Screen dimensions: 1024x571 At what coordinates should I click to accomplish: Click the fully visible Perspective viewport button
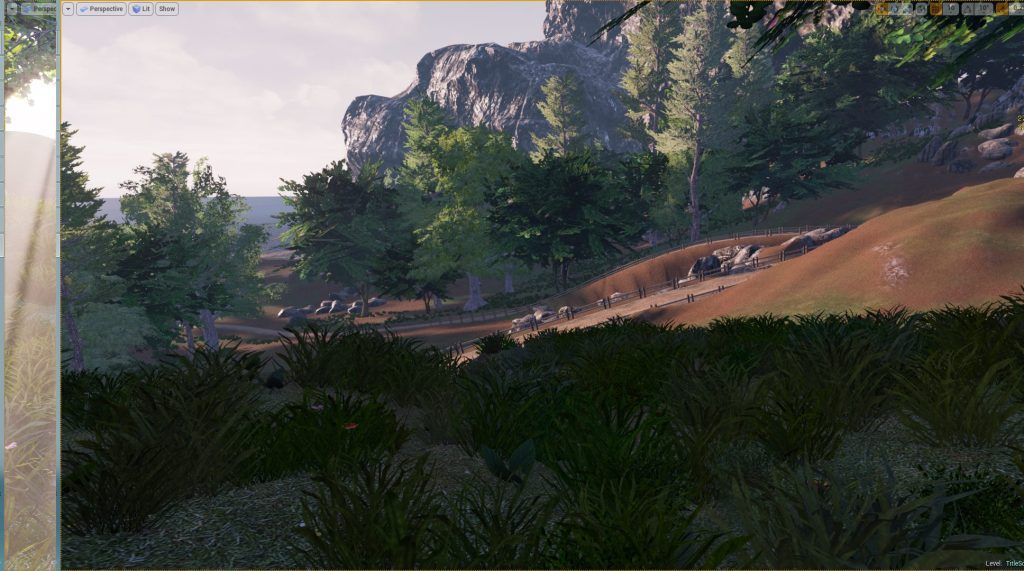pos(100,9)
